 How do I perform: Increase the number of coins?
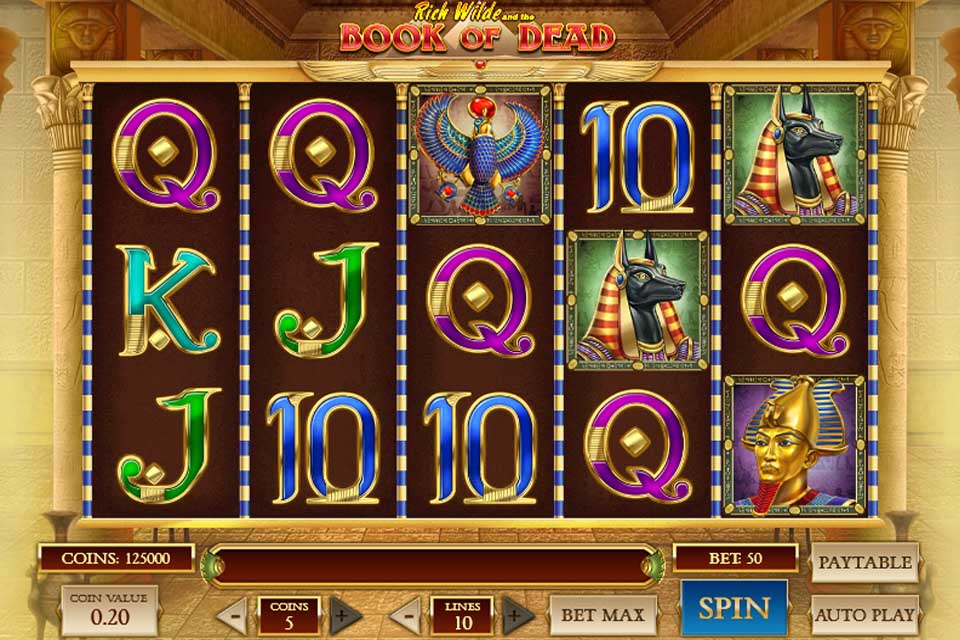(346, 614)
